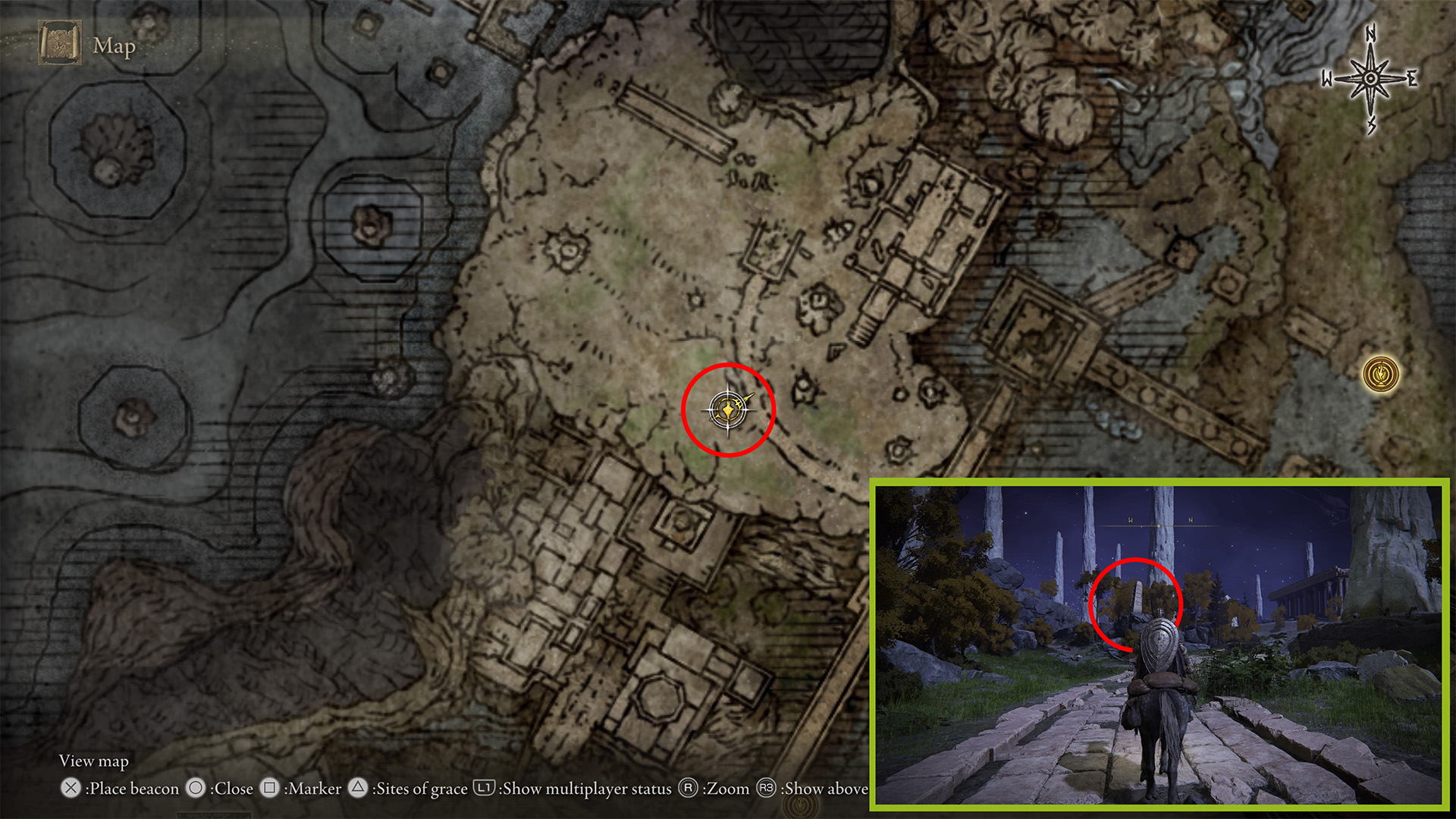Select the Map title label at the top

[113, 47]
